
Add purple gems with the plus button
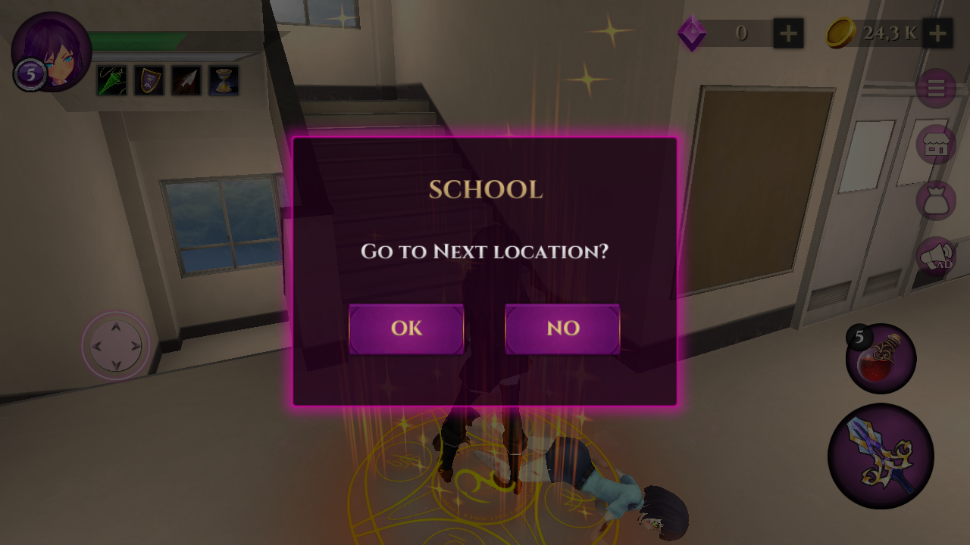[x=788, y=33]
